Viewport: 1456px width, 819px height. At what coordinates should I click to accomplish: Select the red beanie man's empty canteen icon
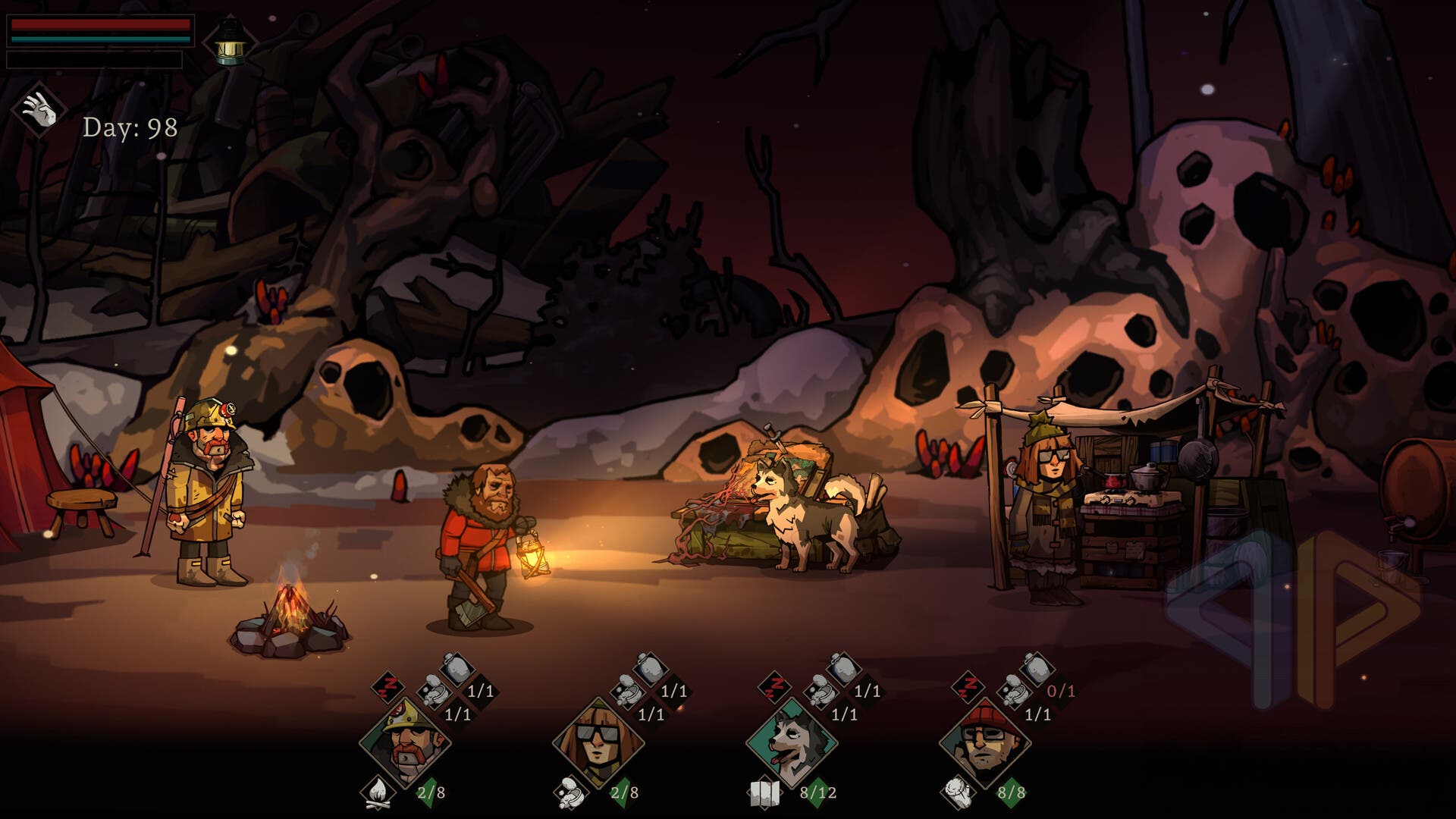(x=1038, y=670)
